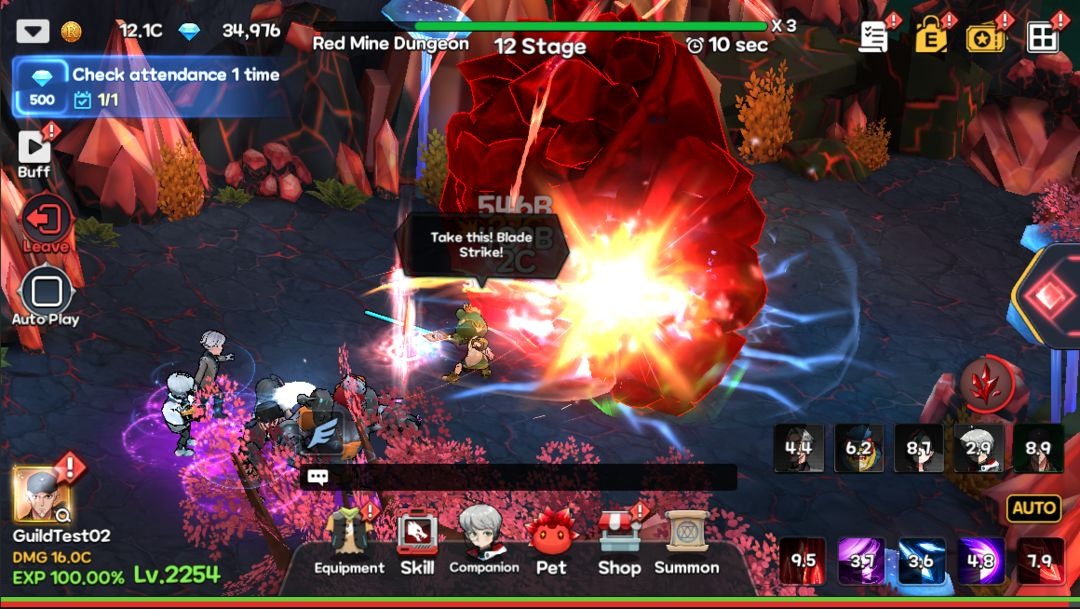This screenshot has height=609, width=1080.
Task: Open the Pet menu
Action: pyautogui.click(x=551, y=544)
